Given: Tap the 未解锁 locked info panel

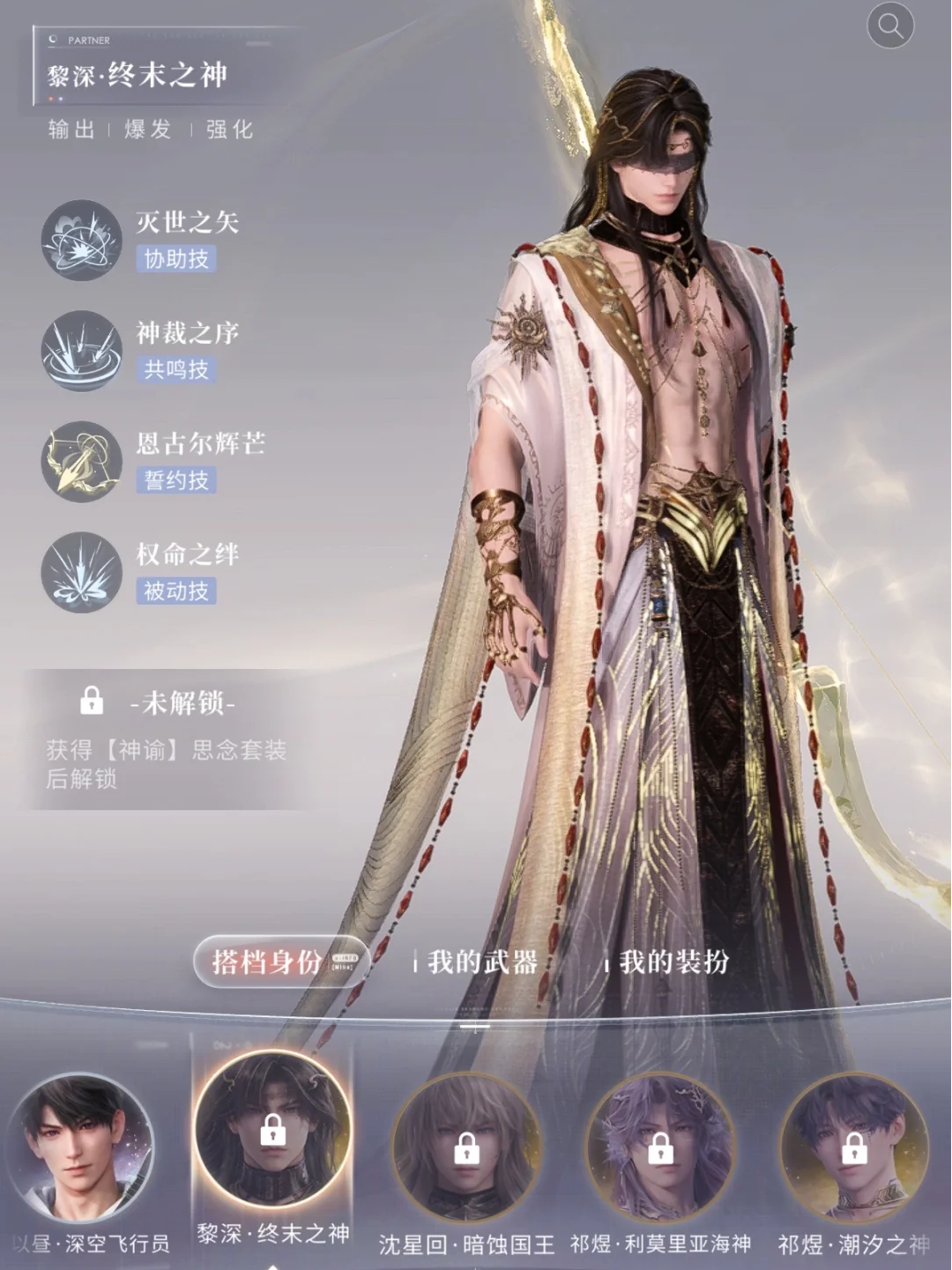Looking at the screenshot, I should (x=167, y=739).
